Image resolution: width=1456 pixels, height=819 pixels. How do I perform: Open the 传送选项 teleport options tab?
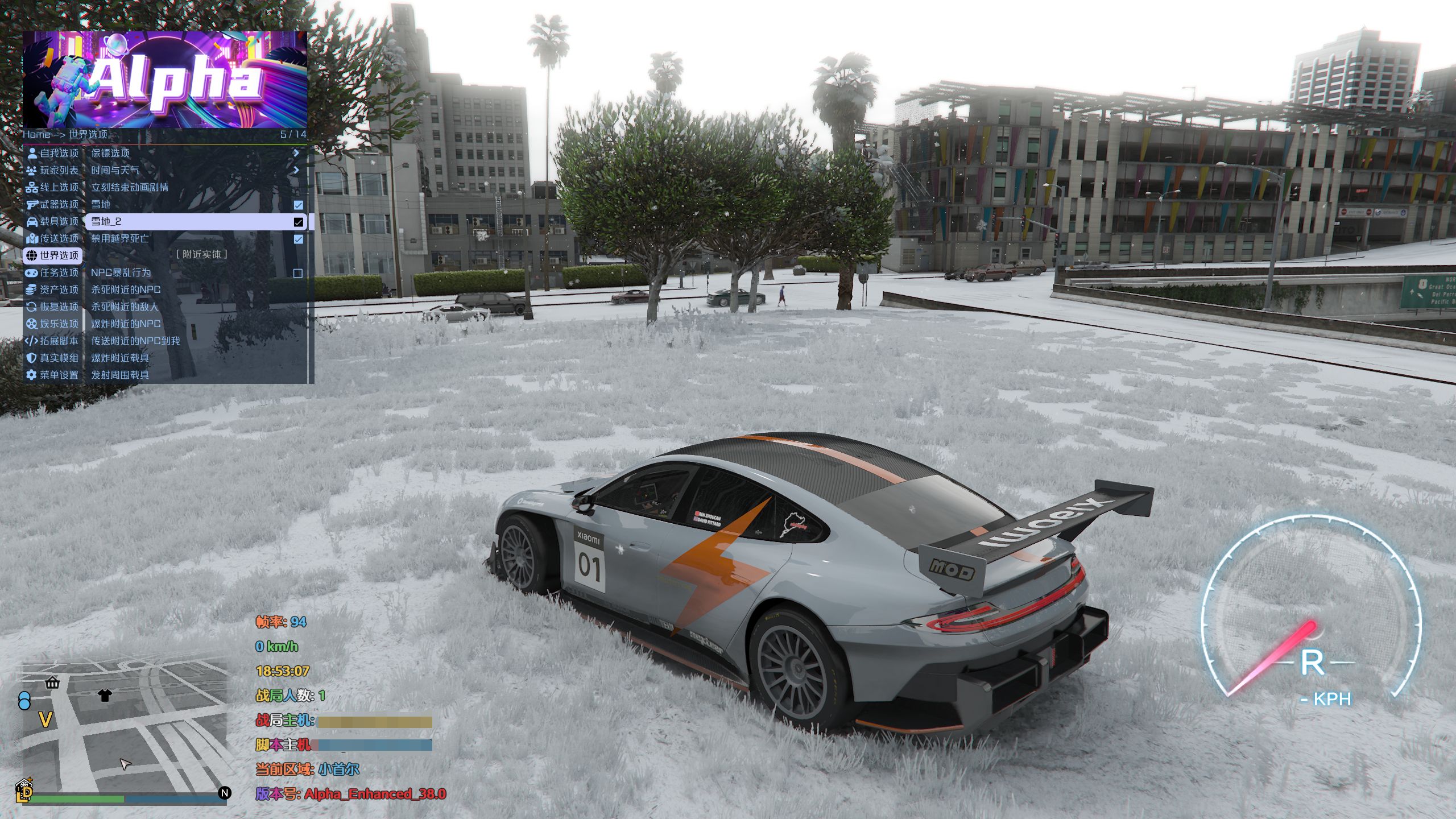[x=53, y=239]
